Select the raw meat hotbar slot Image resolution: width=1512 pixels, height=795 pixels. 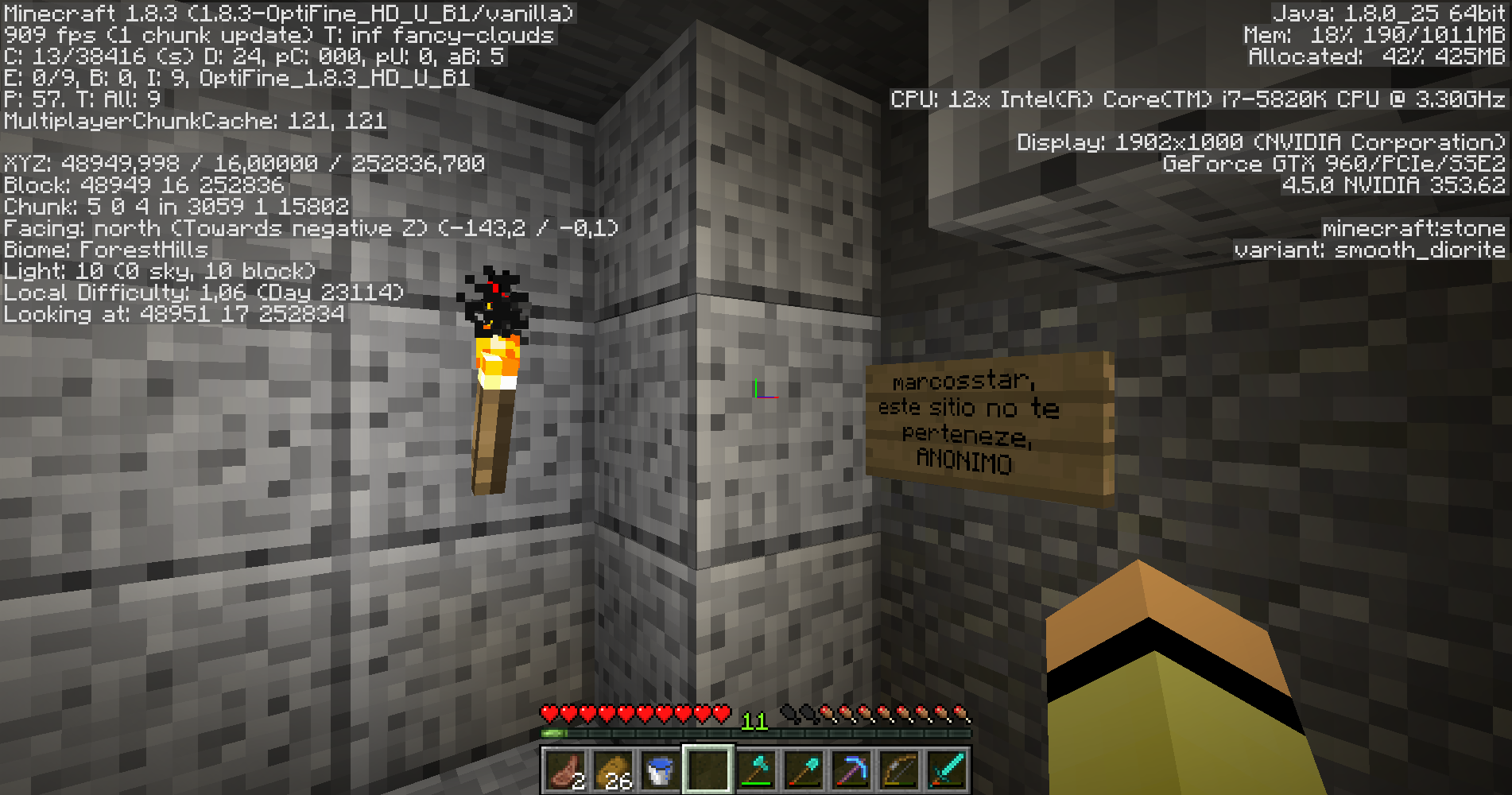click(x=565, y=770)
